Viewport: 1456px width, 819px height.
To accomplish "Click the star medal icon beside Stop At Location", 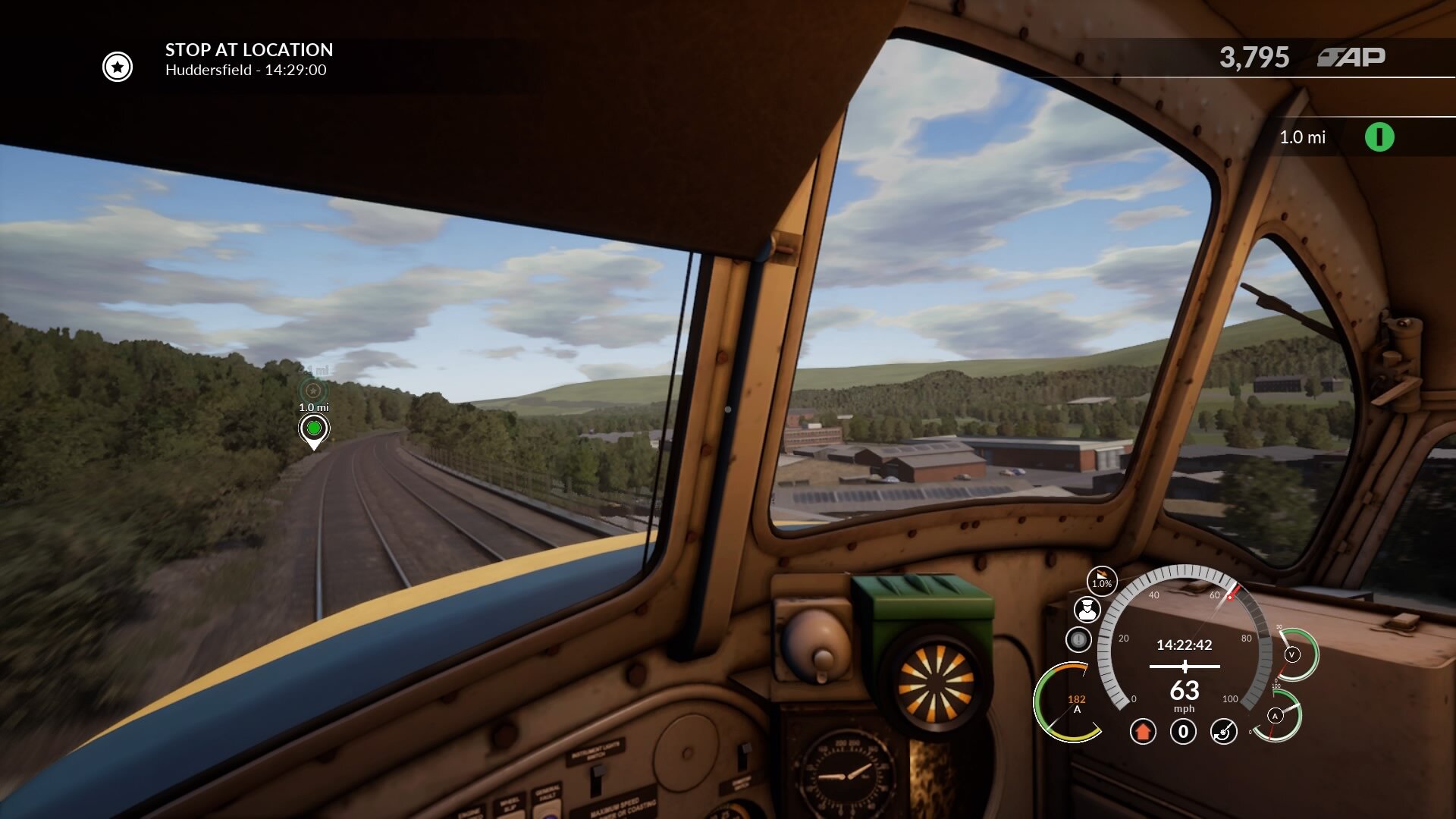I will [116, 67].
